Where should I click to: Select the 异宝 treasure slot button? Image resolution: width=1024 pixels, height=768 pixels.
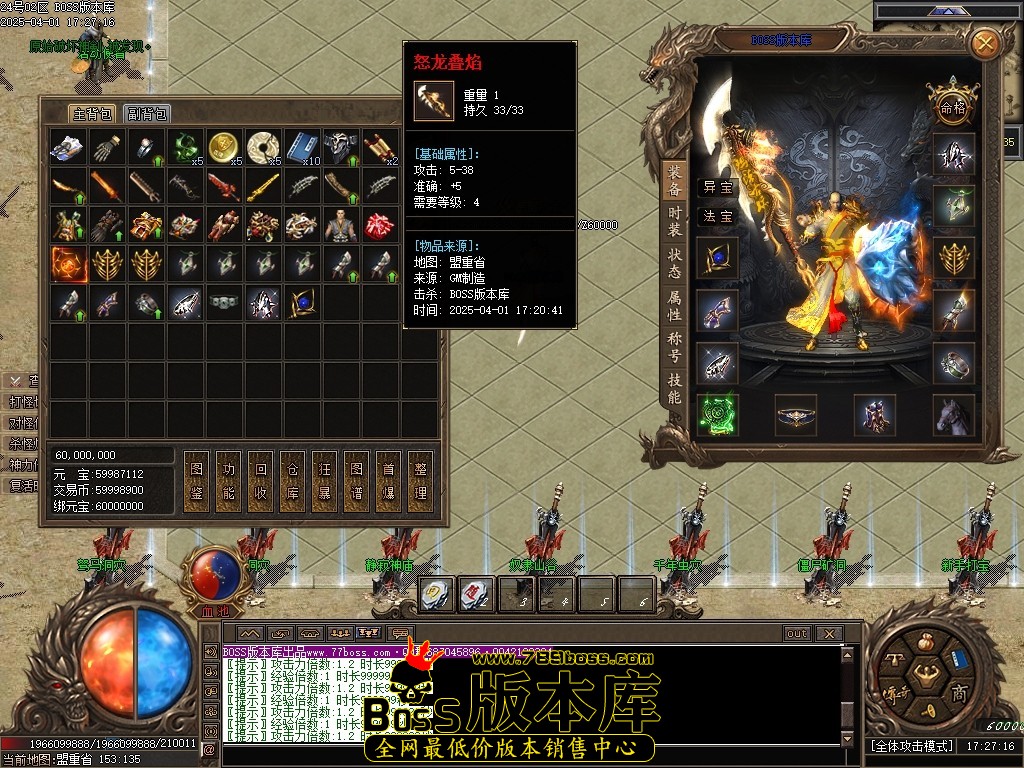point(717,187)
